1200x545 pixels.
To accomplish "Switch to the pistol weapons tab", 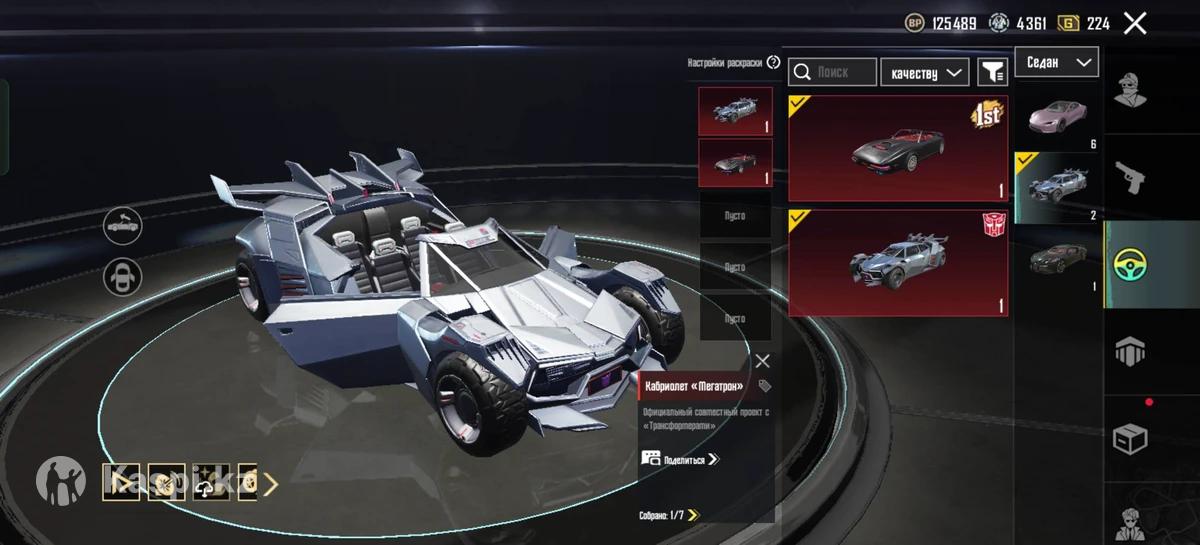I will [1130, 178].
